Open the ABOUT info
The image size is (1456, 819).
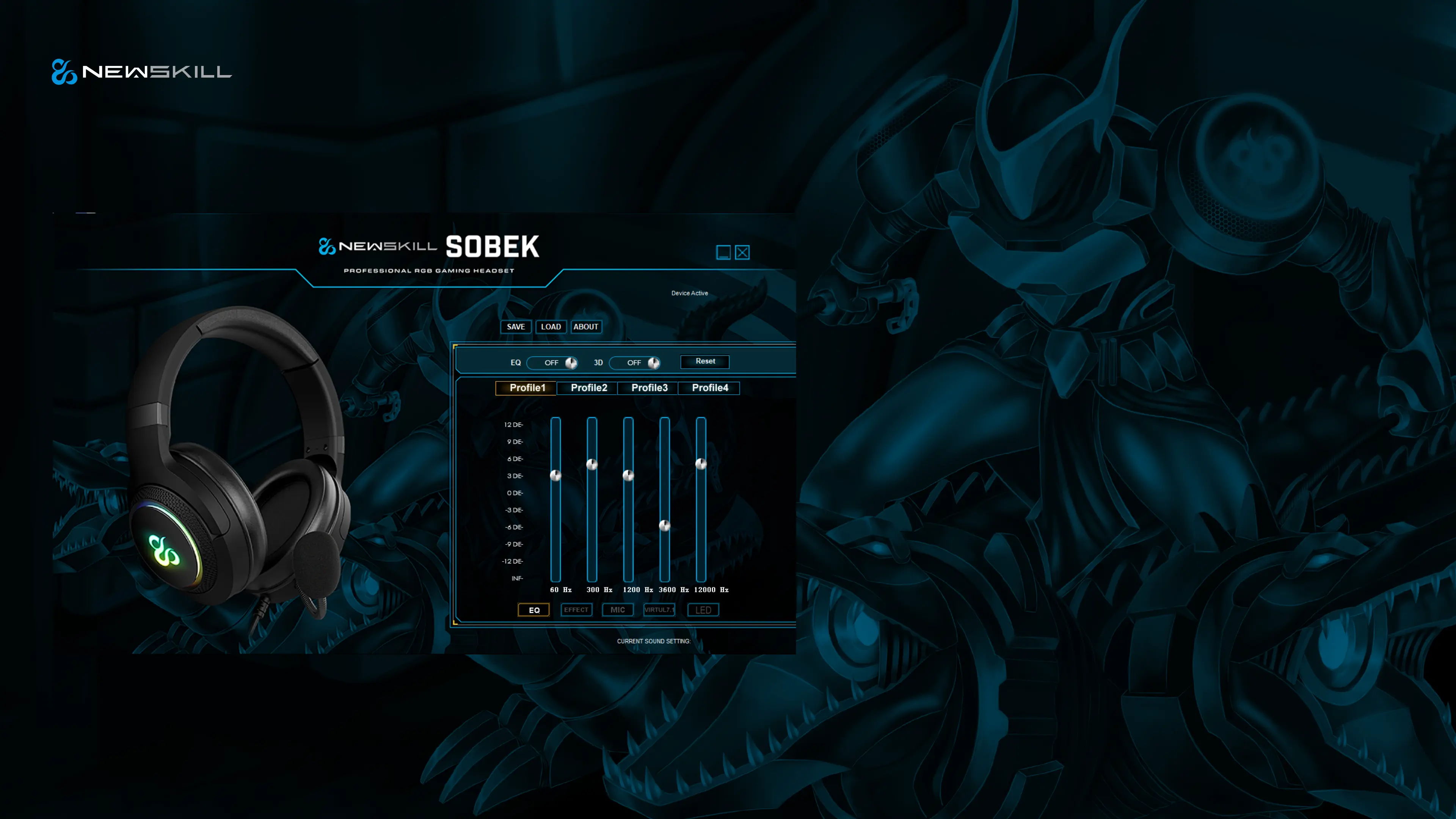585,327
